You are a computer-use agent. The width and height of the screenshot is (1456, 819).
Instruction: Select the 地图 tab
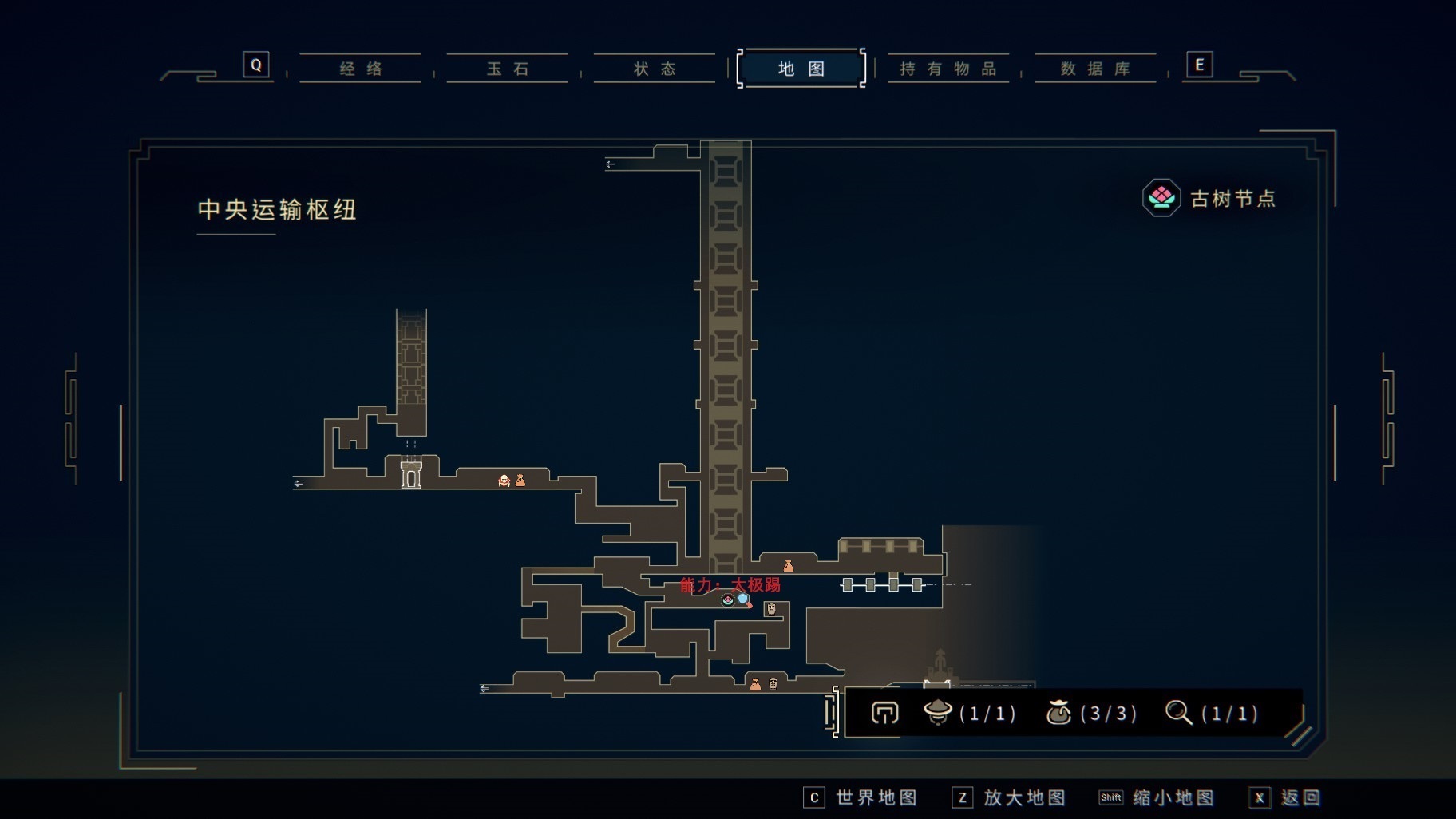(x=801, y=69)
